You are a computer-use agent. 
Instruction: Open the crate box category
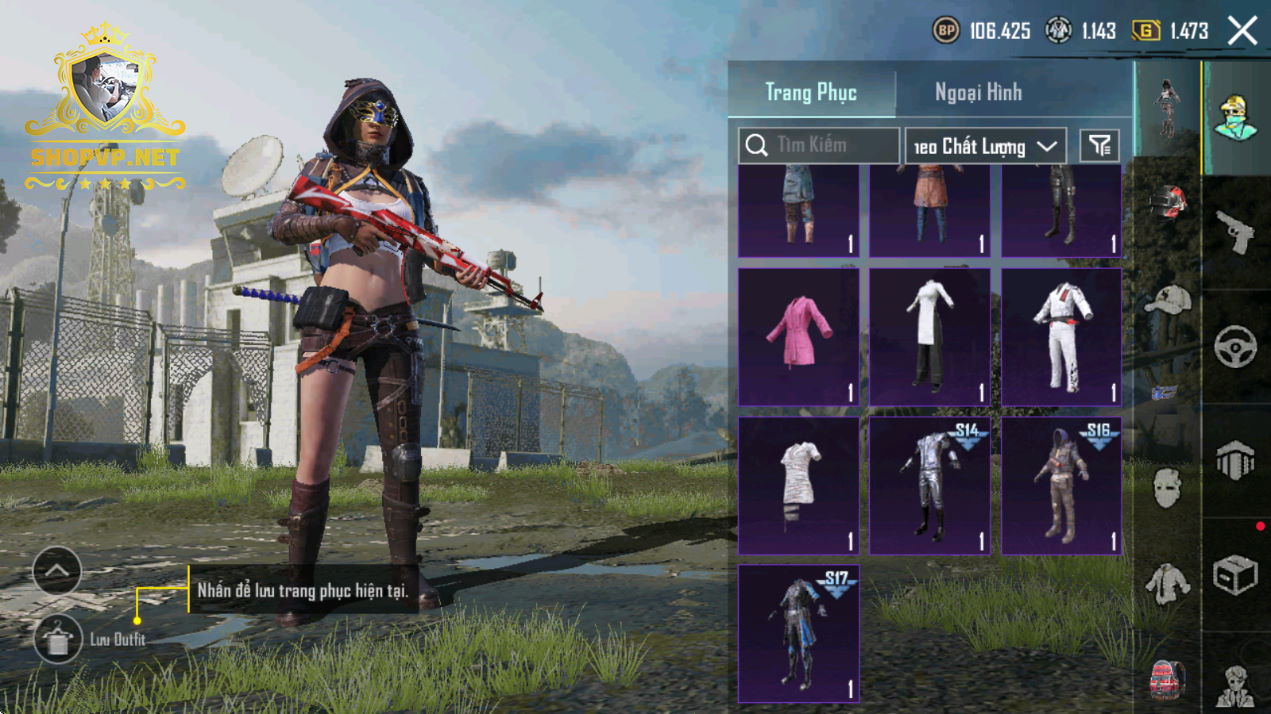tap(1235, 575)
